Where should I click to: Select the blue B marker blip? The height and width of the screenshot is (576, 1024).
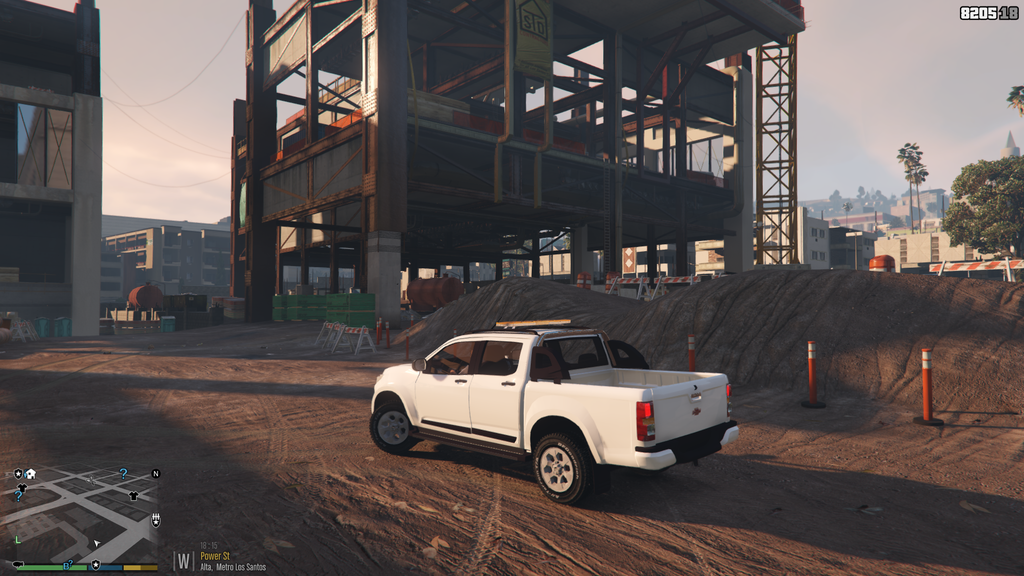point(68,566)
